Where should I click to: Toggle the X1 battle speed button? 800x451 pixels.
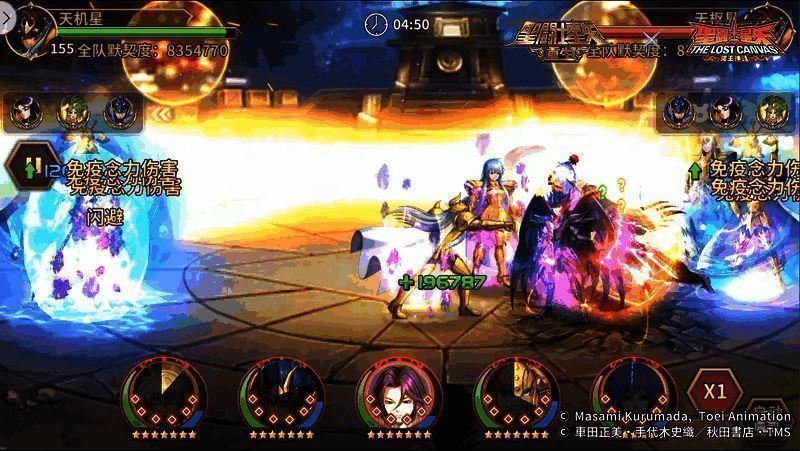(713, 391)
